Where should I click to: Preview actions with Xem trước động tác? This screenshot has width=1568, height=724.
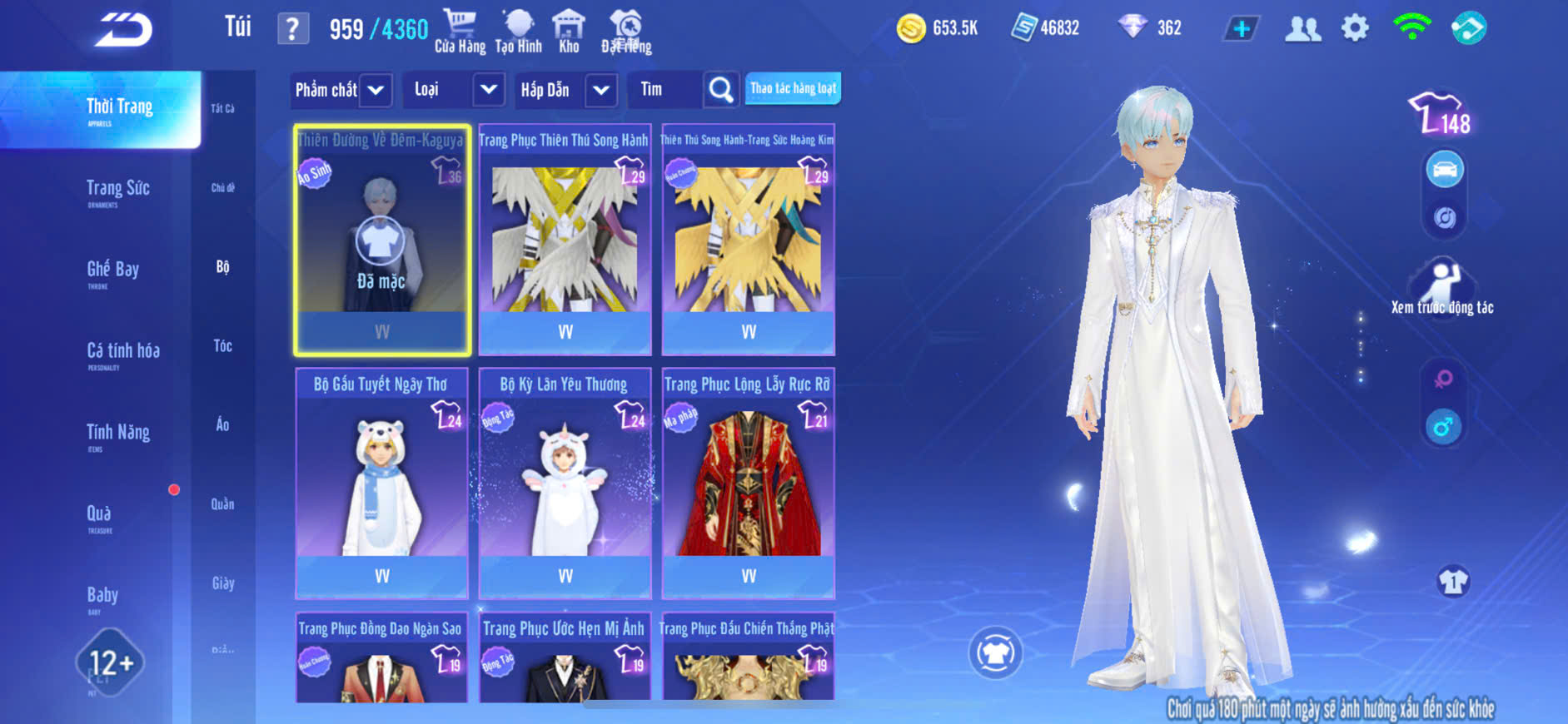[x=1442, y=289]
